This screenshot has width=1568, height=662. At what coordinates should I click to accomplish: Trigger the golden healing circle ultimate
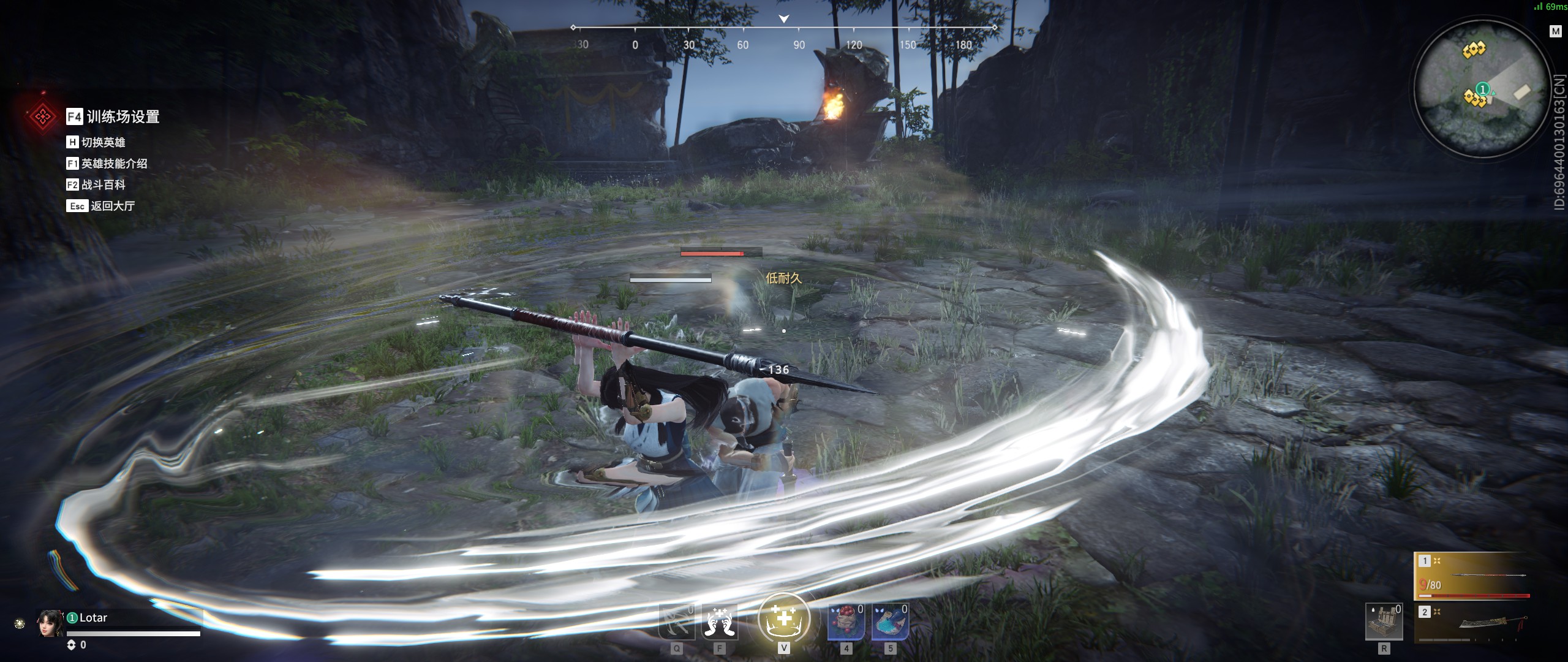[783, 618]
